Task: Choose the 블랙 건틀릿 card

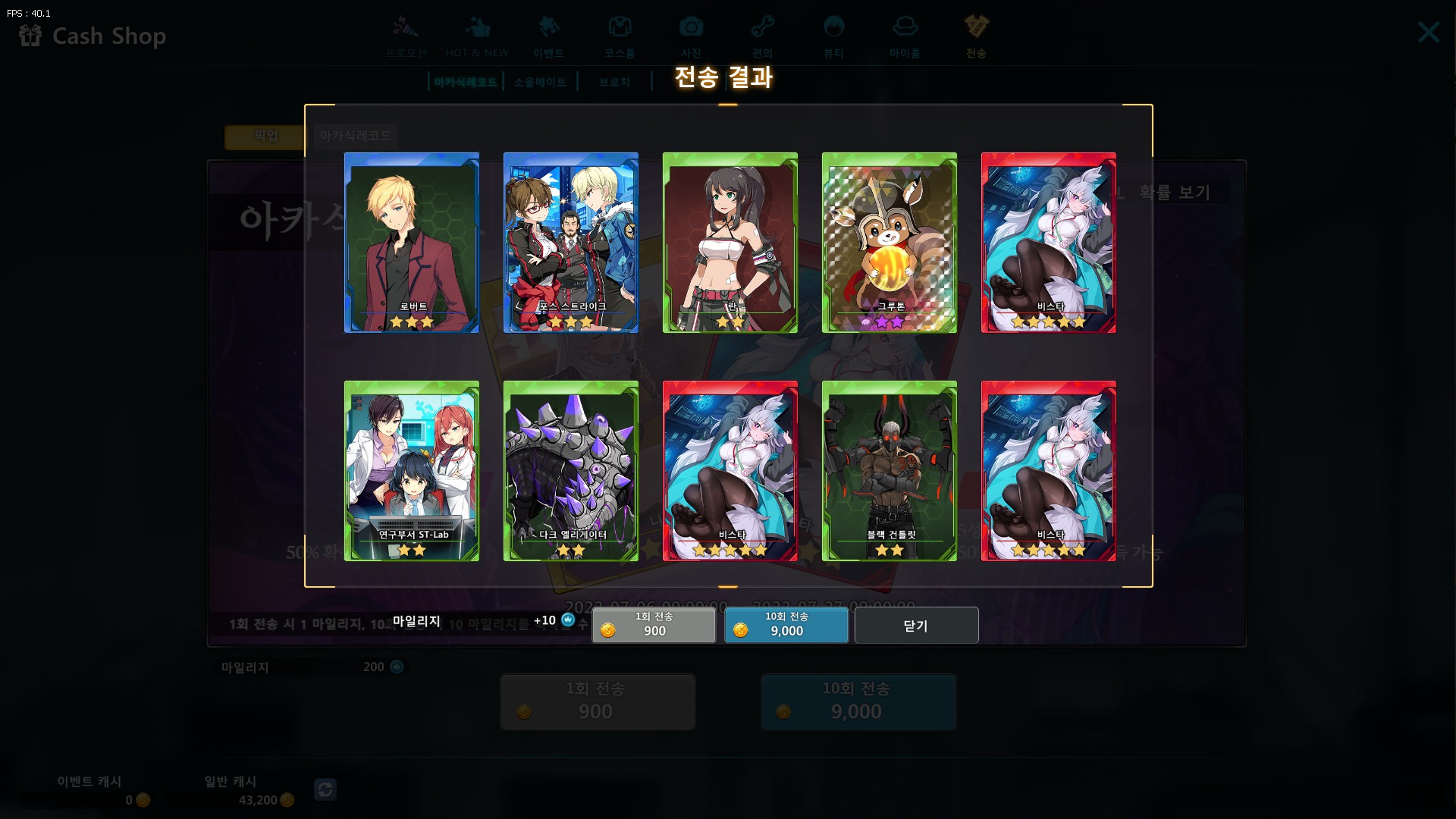Action: pos(890,471)
